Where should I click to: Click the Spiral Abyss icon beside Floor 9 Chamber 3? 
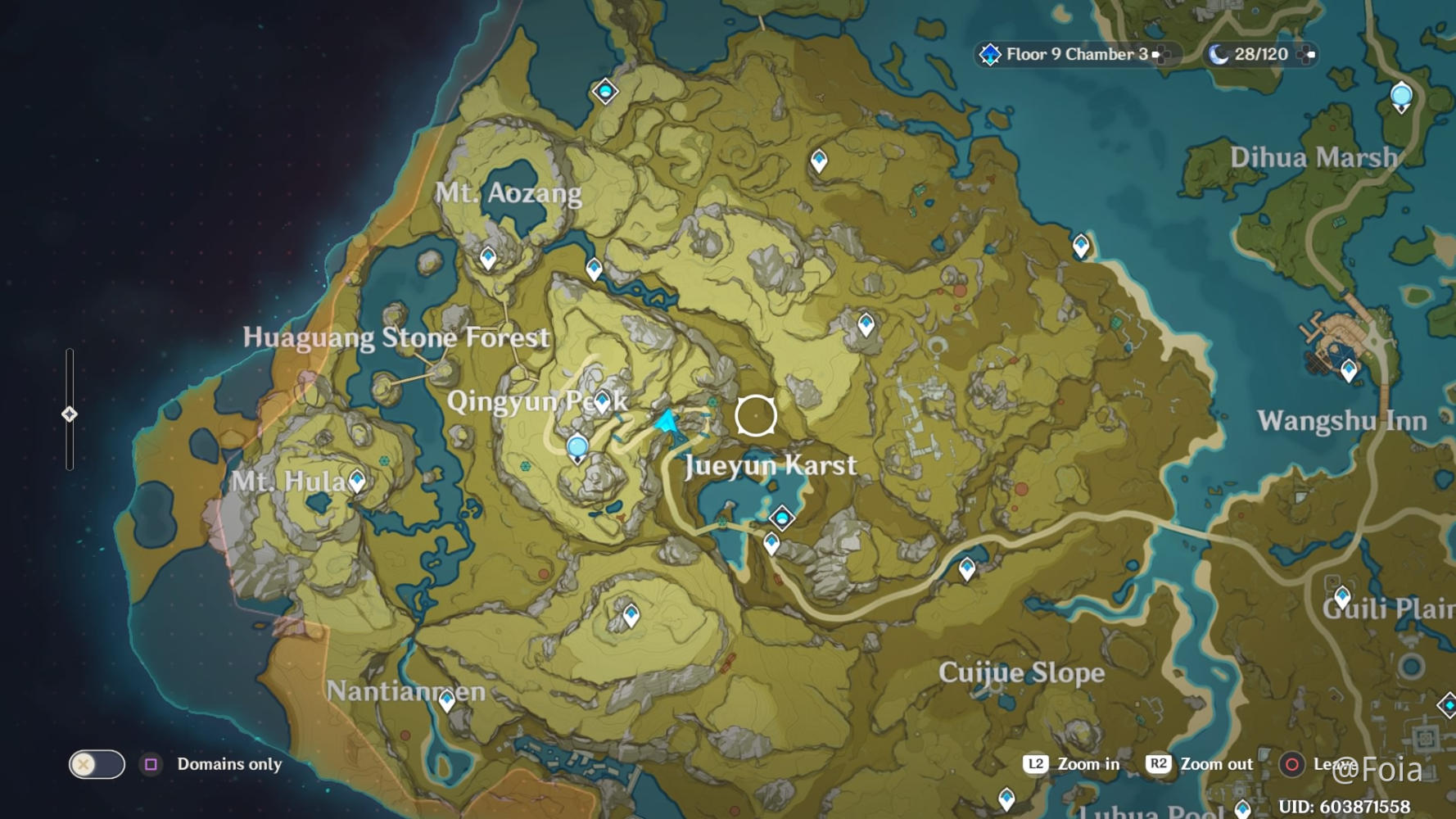coord(989,55)
